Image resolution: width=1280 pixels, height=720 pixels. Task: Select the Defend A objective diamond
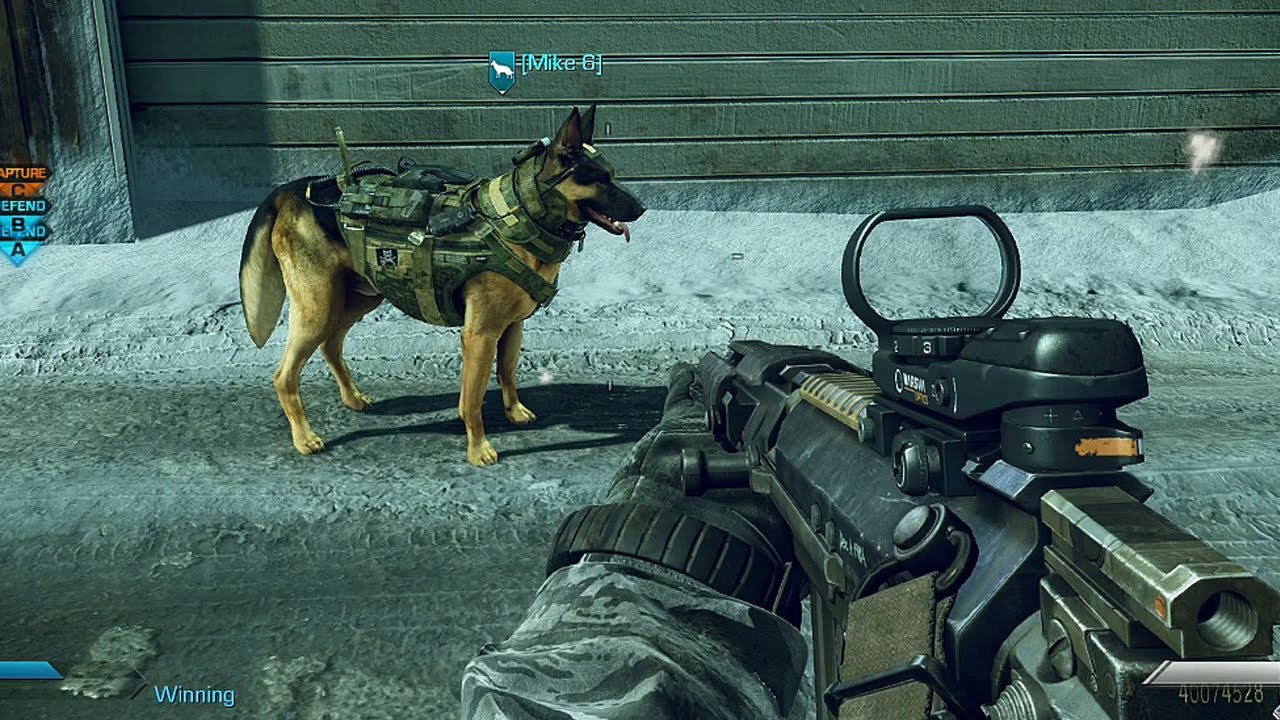18,248
